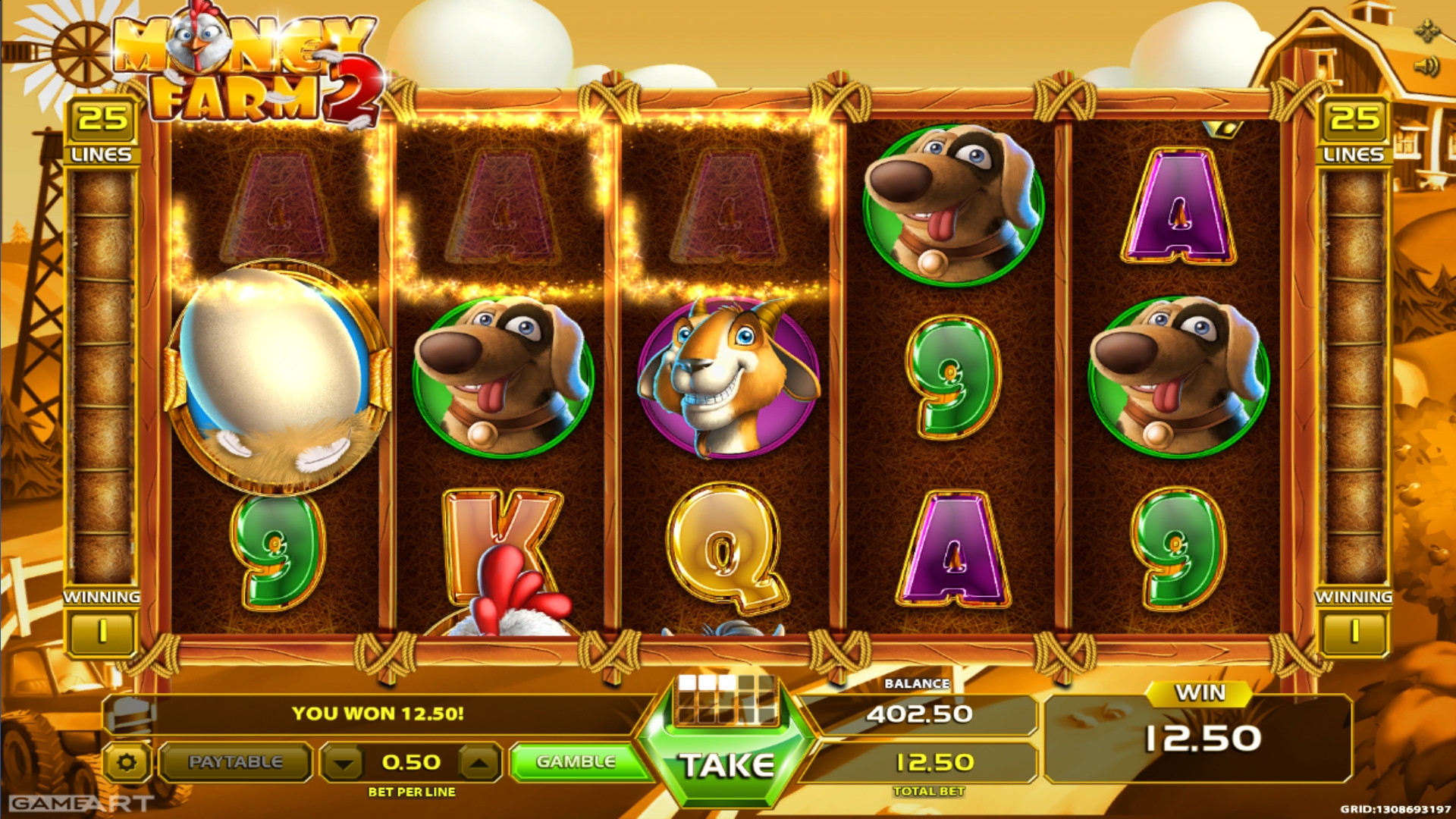Screen dimensions: 1456x819
Task: Open settings with the gear button
Action: 127,762
